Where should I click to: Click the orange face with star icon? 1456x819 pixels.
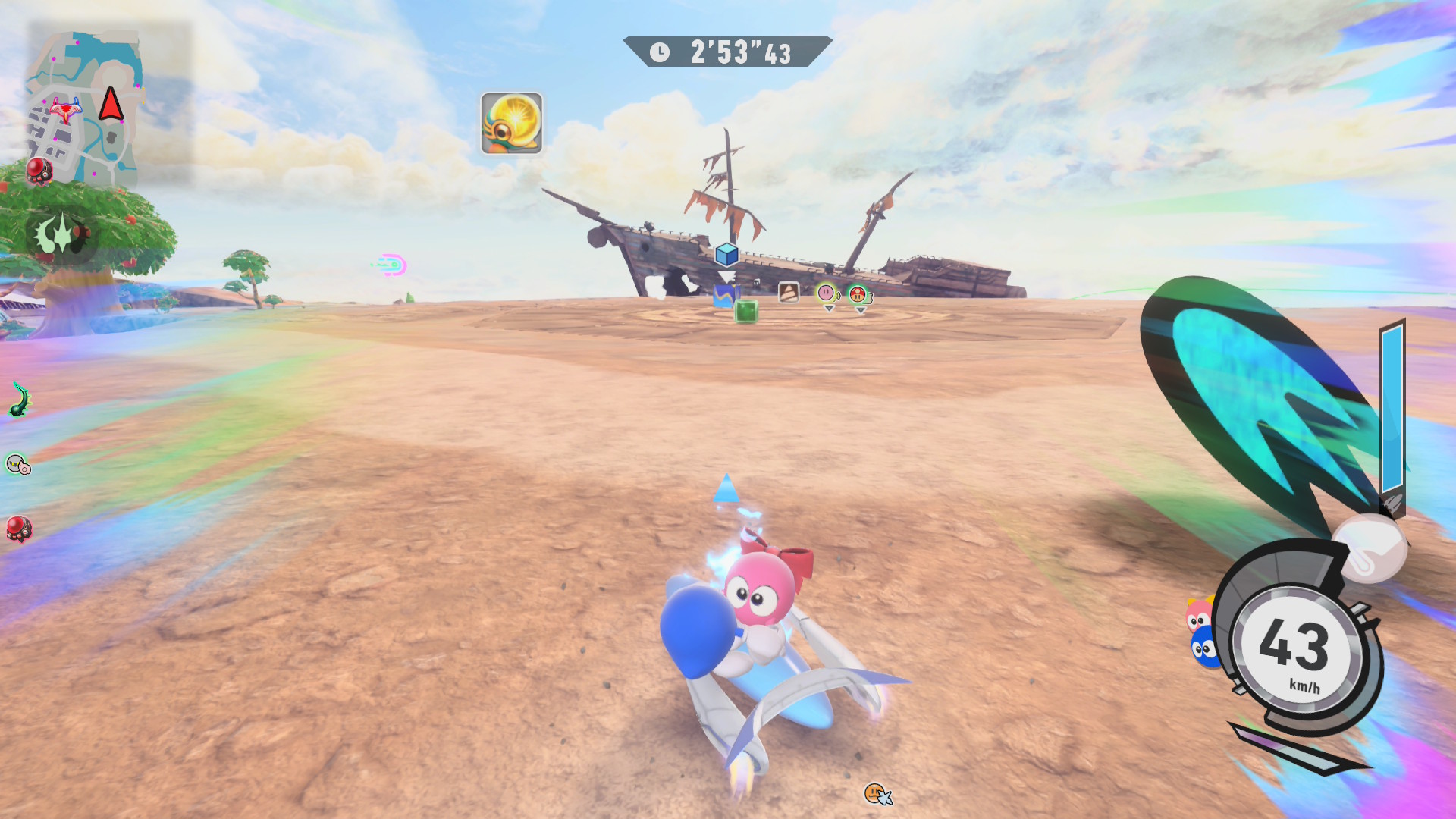pyautogui.click(x=877, y=794)
